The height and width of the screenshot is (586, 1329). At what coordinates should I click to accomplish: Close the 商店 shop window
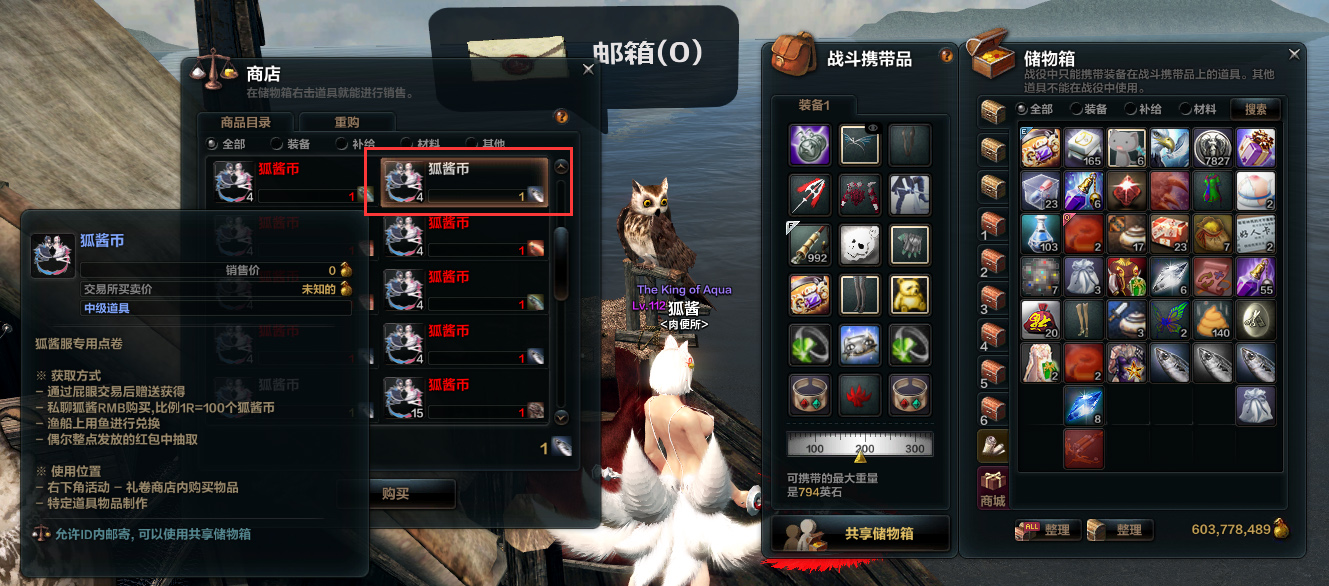click(x=588, y=69)
